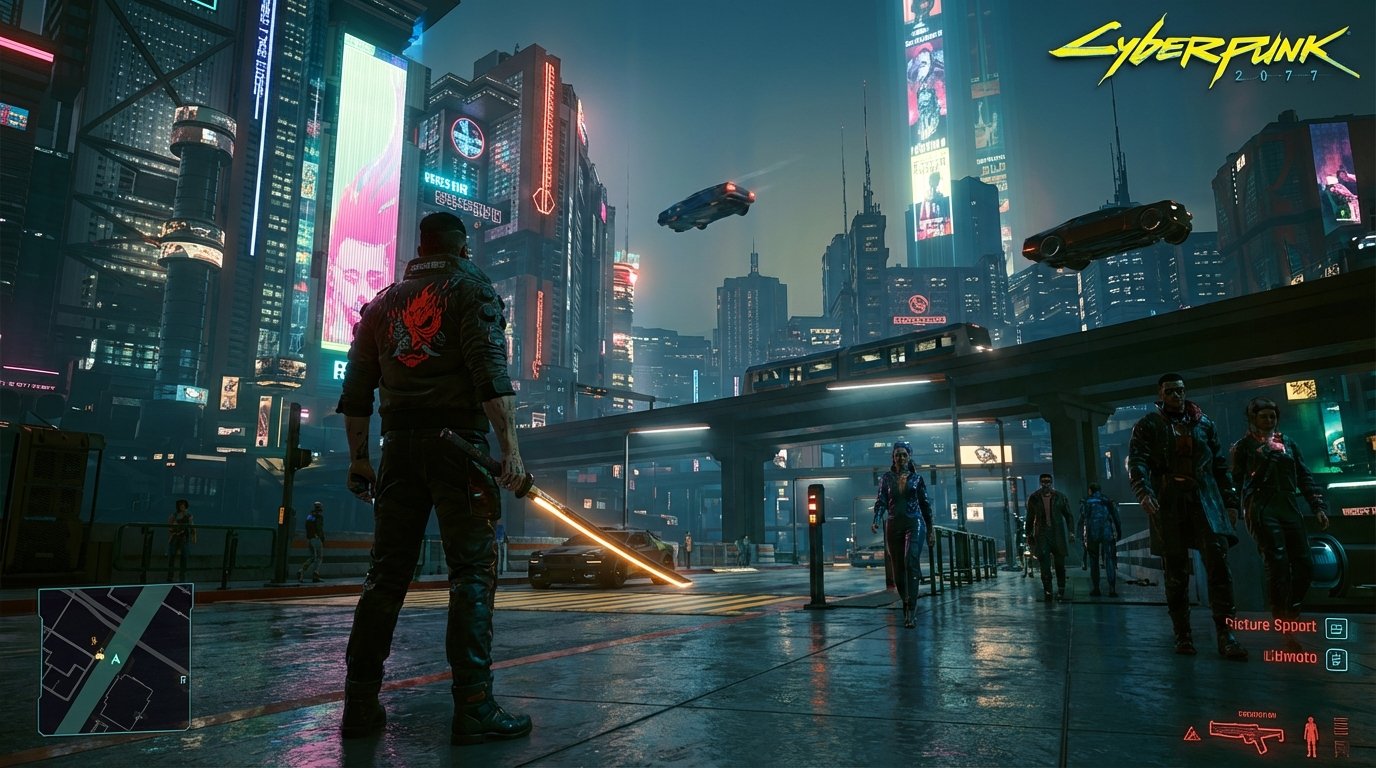Viewport: 1376px width, 768px height.
Task: Expand the objective marker labeled A
Action: coord(116,660)
